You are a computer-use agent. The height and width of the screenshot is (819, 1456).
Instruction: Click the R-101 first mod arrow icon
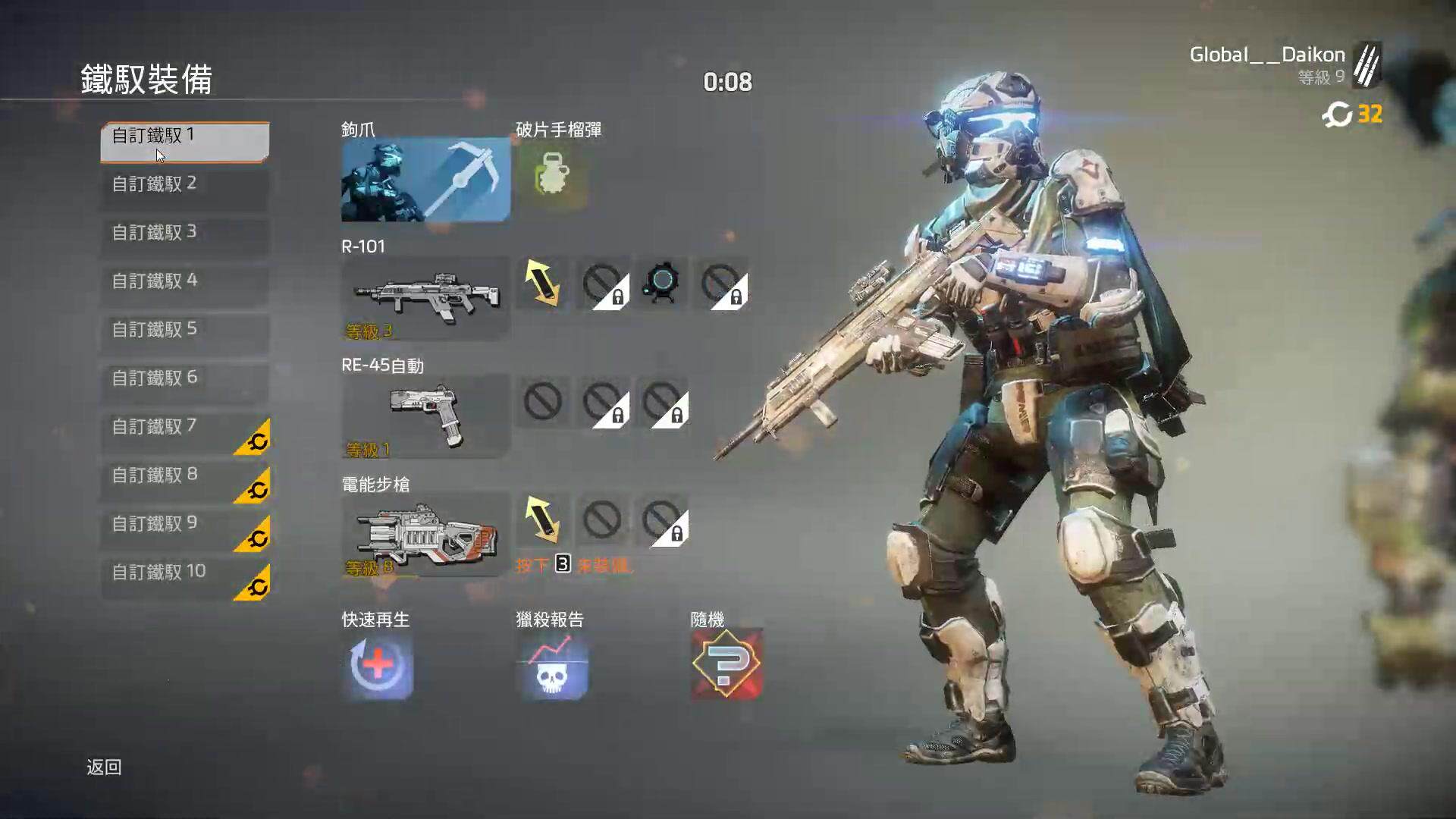[543, 283]
